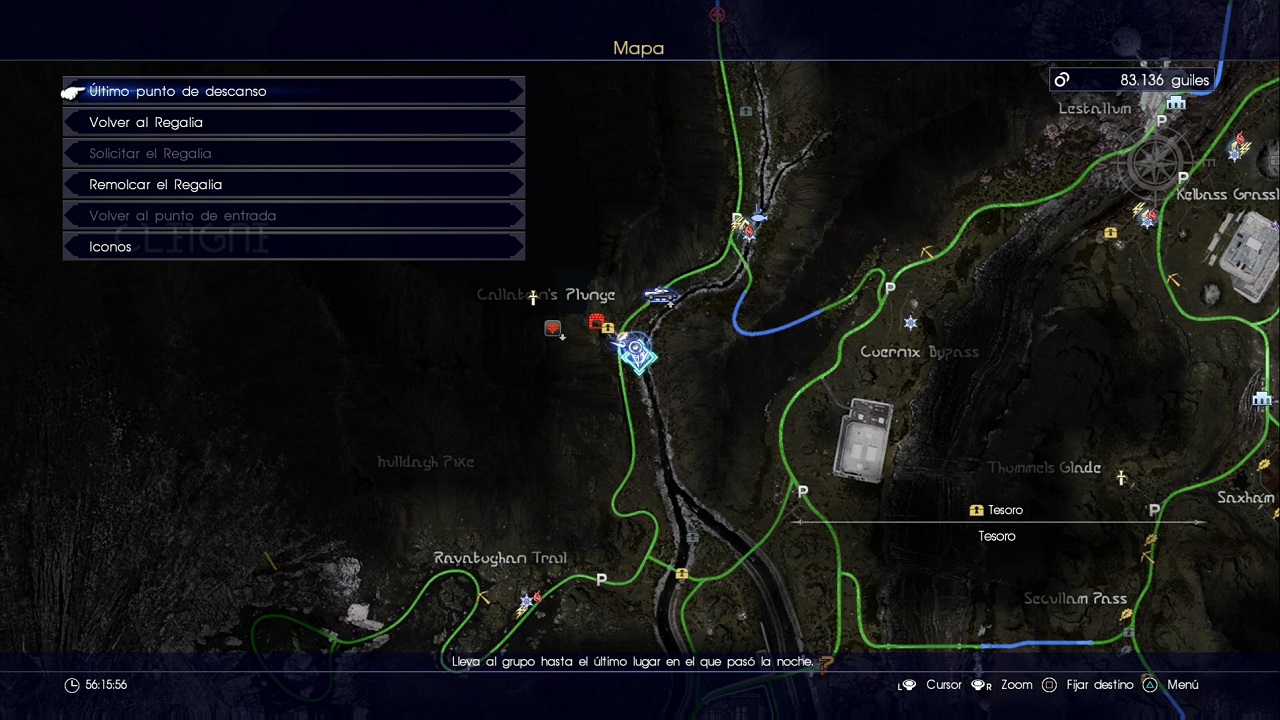Select Último punto de descanso

coord(177,91)
